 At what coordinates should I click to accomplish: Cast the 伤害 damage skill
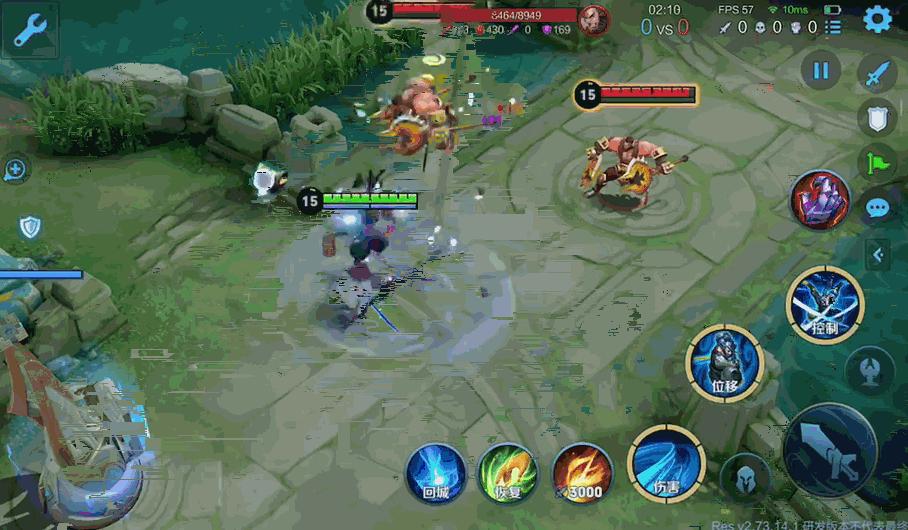(666, 464)
